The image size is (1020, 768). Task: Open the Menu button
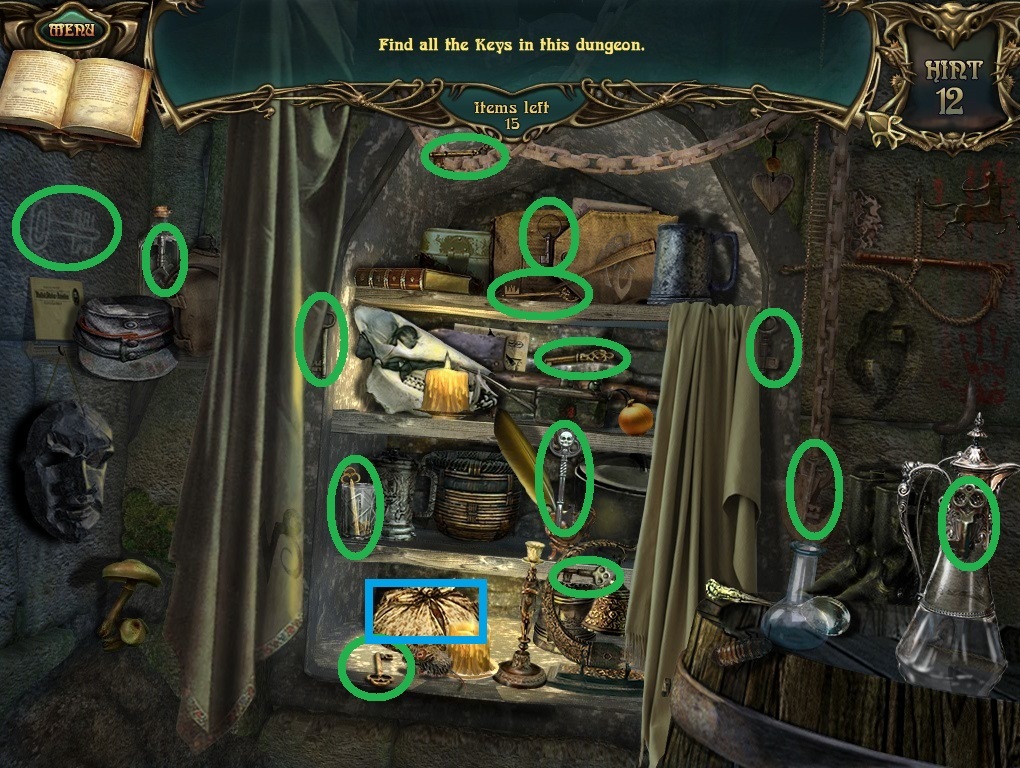tap(71, 29)
